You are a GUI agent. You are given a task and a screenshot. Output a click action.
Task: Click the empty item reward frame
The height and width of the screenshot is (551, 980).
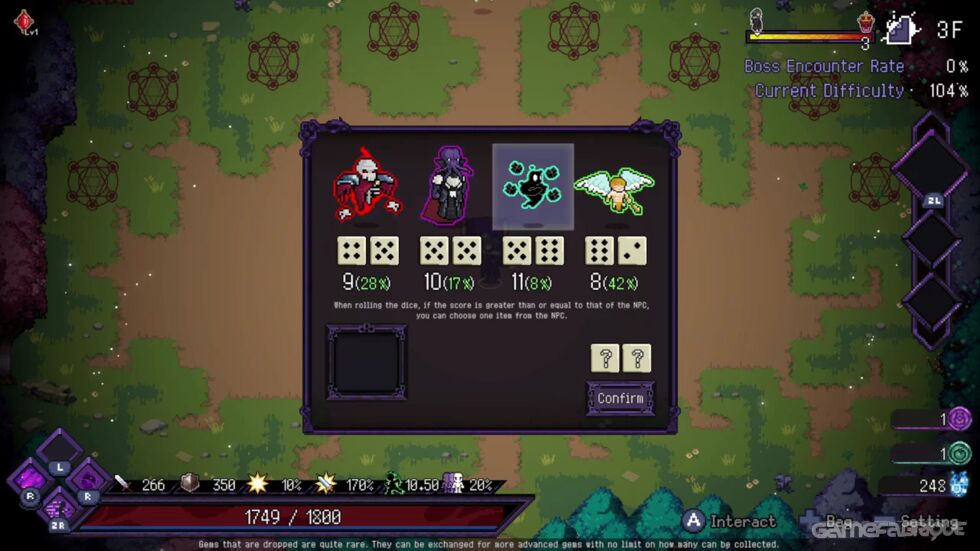pos(367,361)
